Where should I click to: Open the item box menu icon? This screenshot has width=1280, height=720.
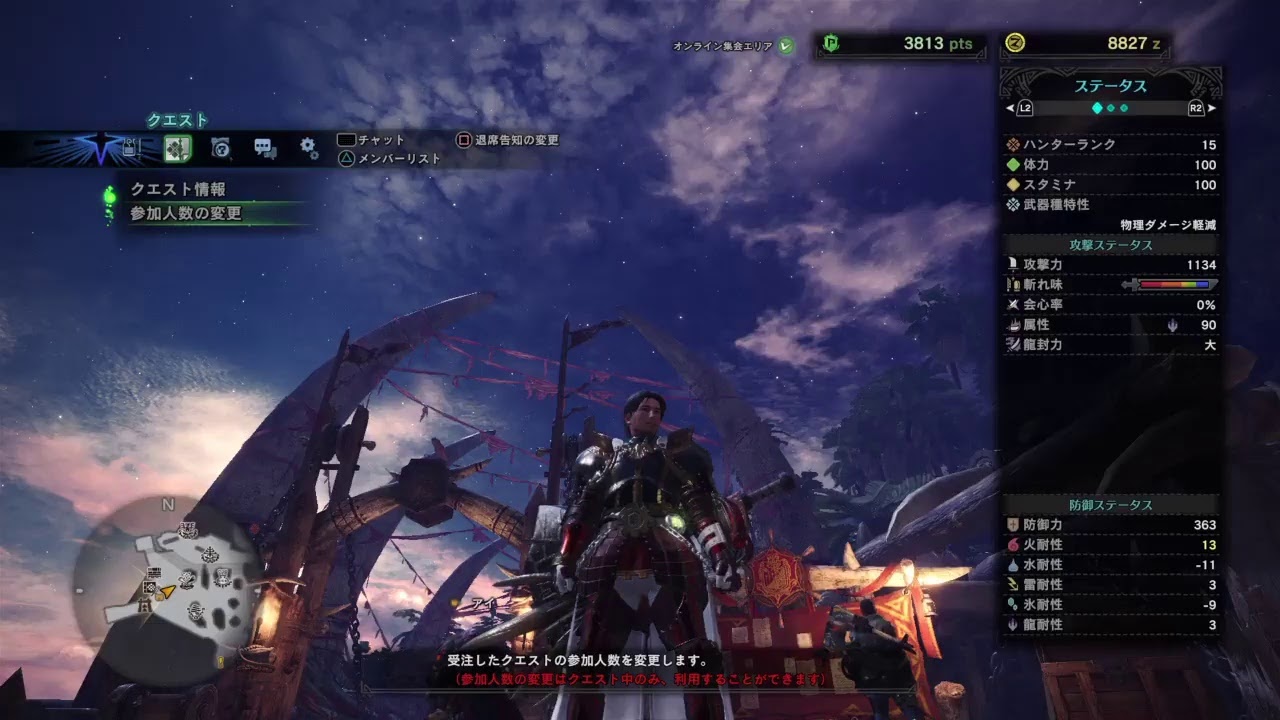coord(131,147)
